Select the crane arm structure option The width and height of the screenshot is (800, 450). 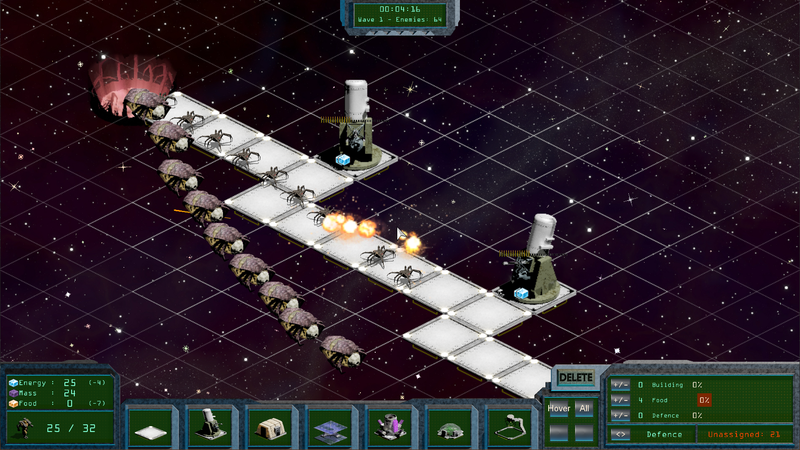[x=509, y=427]
